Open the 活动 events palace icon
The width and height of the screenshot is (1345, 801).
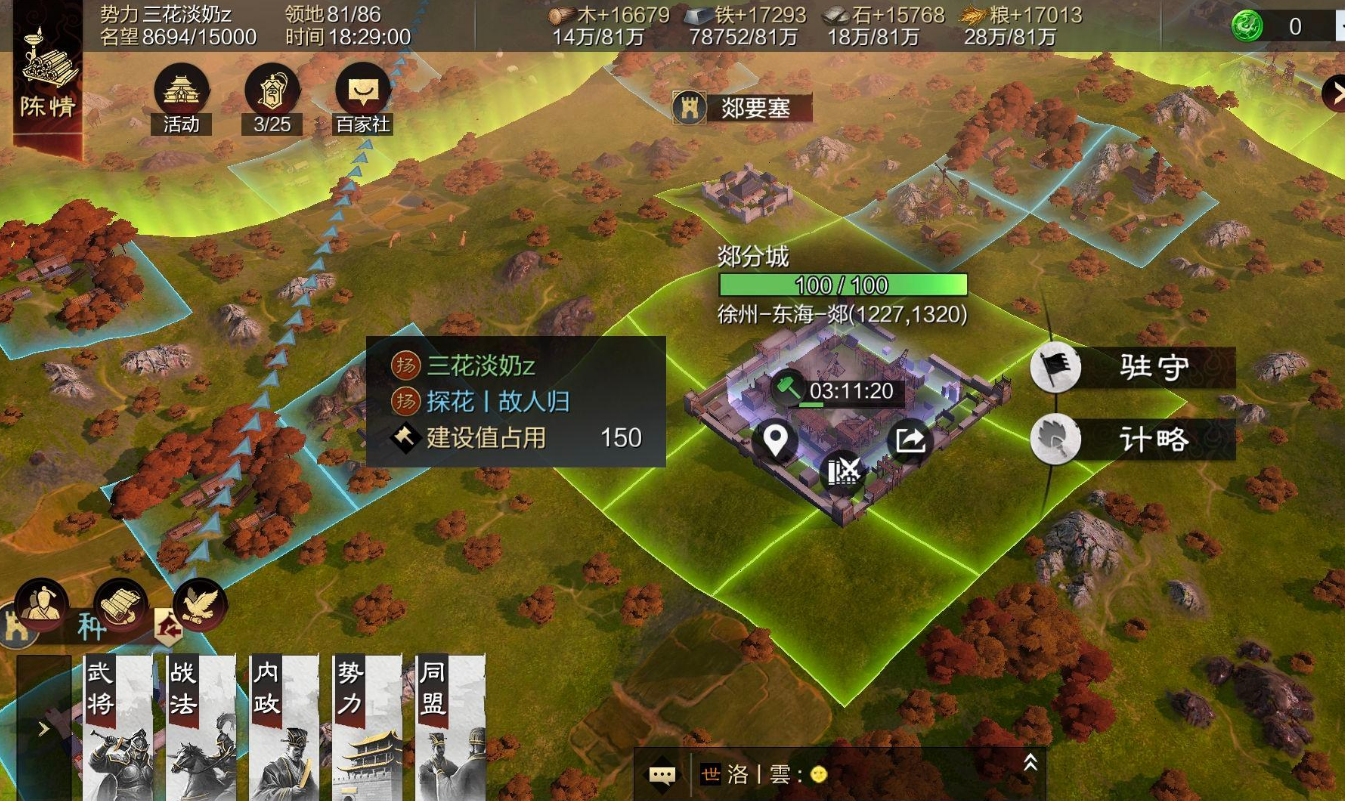(180, 90)
